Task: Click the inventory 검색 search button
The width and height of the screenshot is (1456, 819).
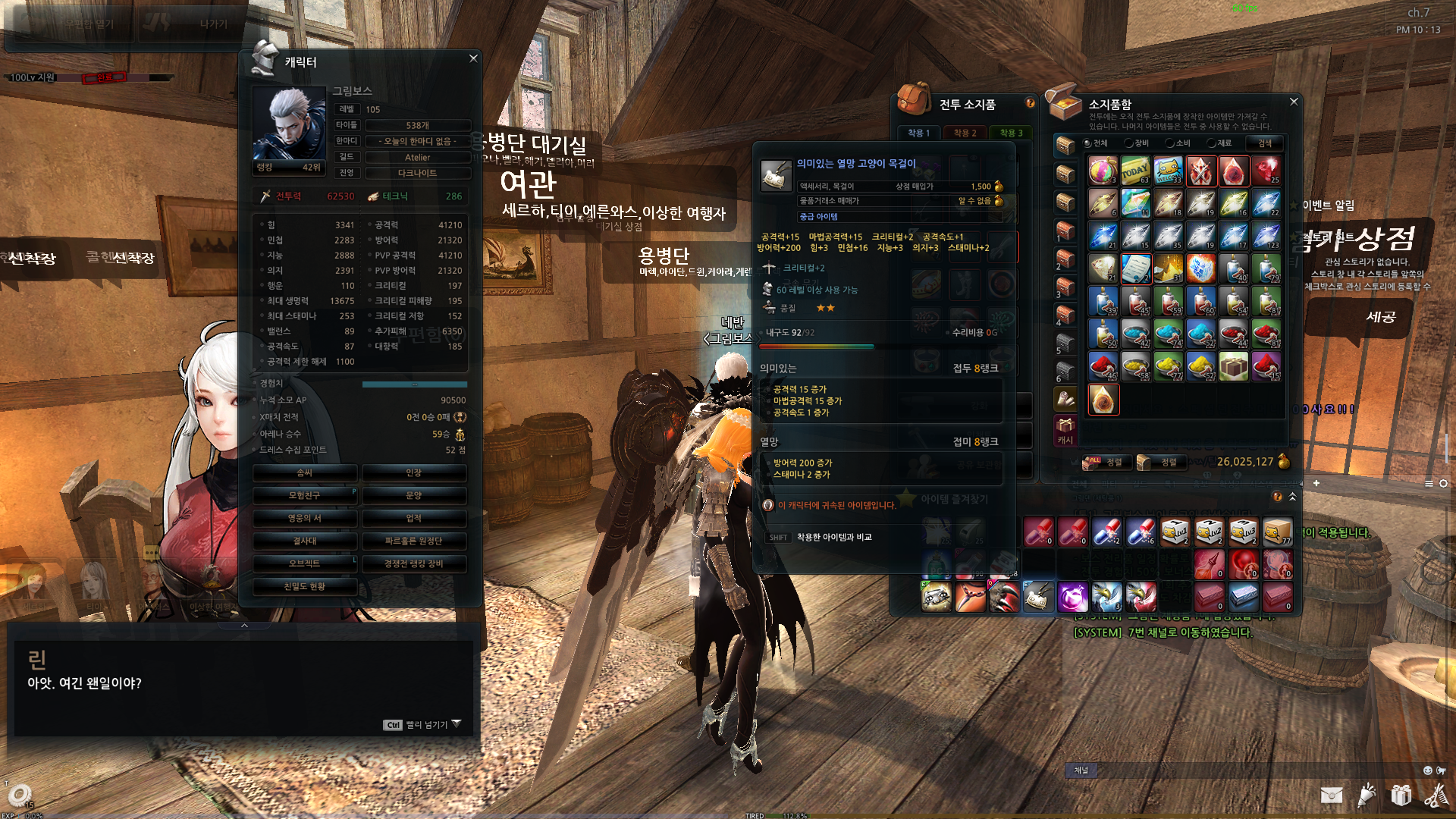Action: [1265, 143]
